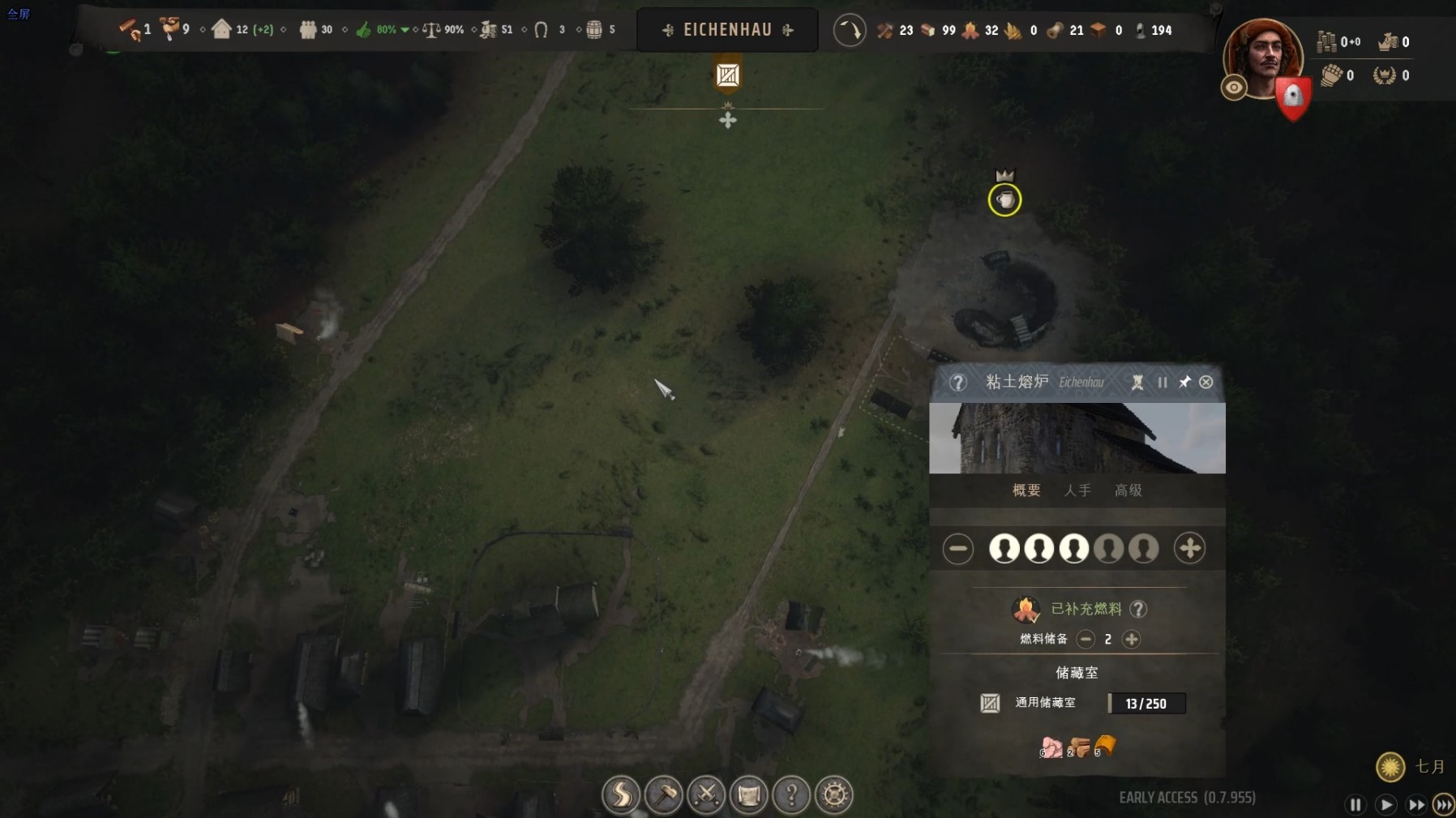1456x818 pixels.
Task: Pause the game time
Action: tap(1355, 804)
